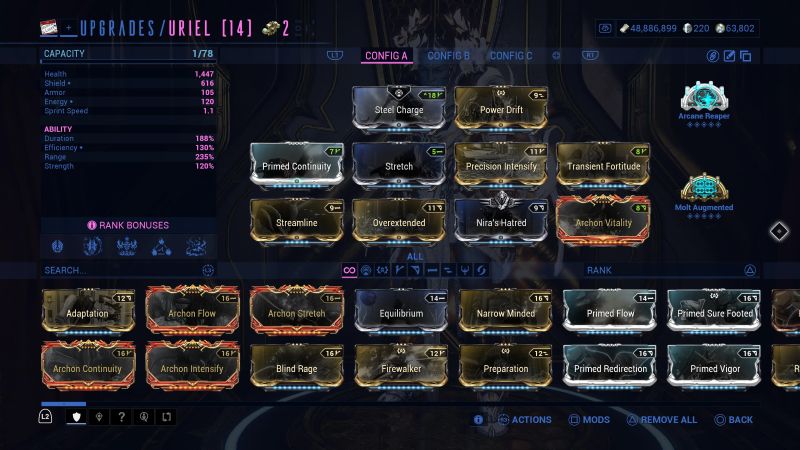The image size is (800, 450).
Task: Go back to the previous screen
Action: pos(733,420)
